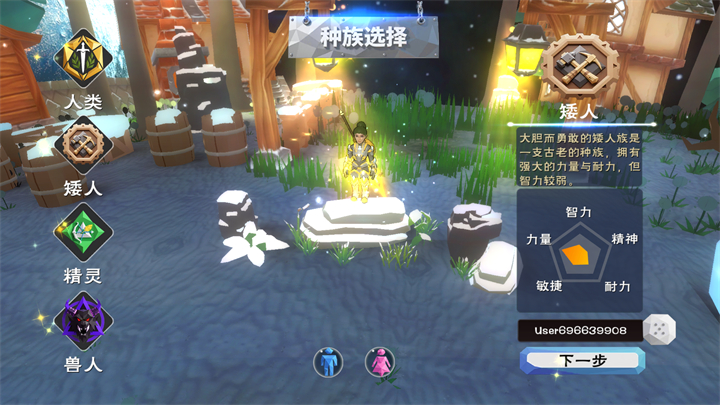Randomize name with the dice button
720x405 pixels.
tap(659, 329)
